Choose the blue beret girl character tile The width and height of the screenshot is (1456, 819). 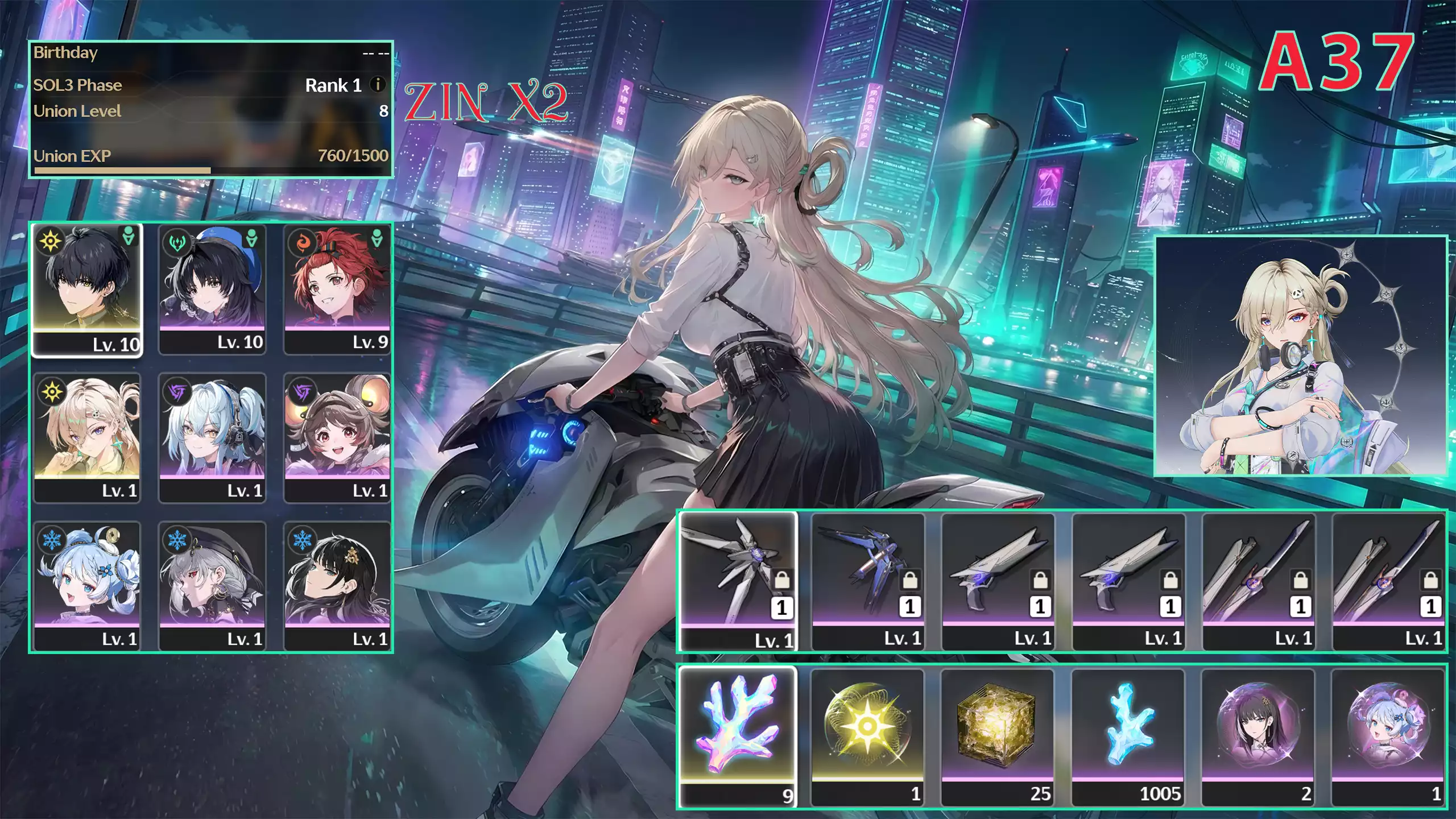tap(212, 289)
